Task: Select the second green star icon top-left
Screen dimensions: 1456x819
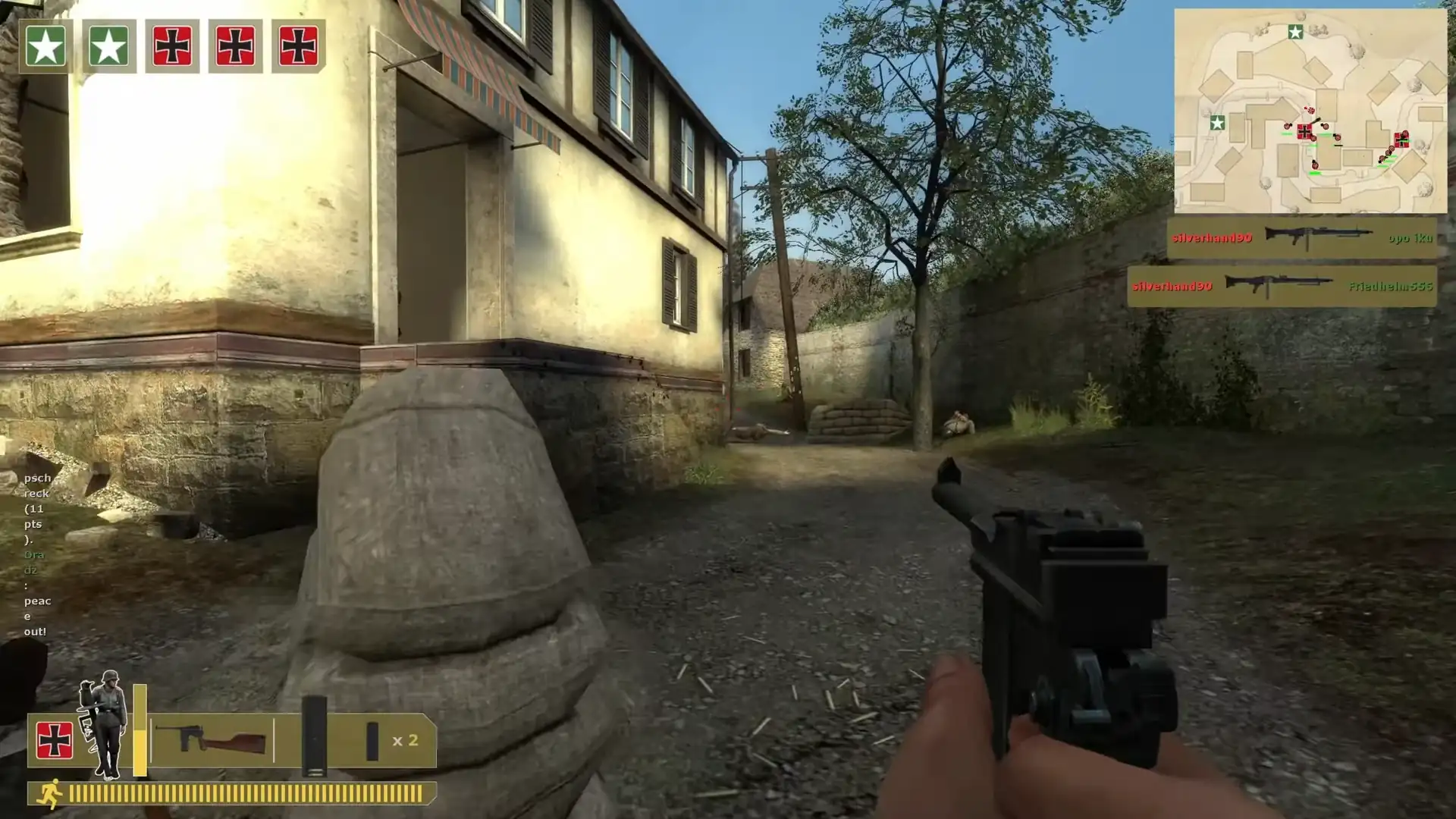Action: [109, 42]
